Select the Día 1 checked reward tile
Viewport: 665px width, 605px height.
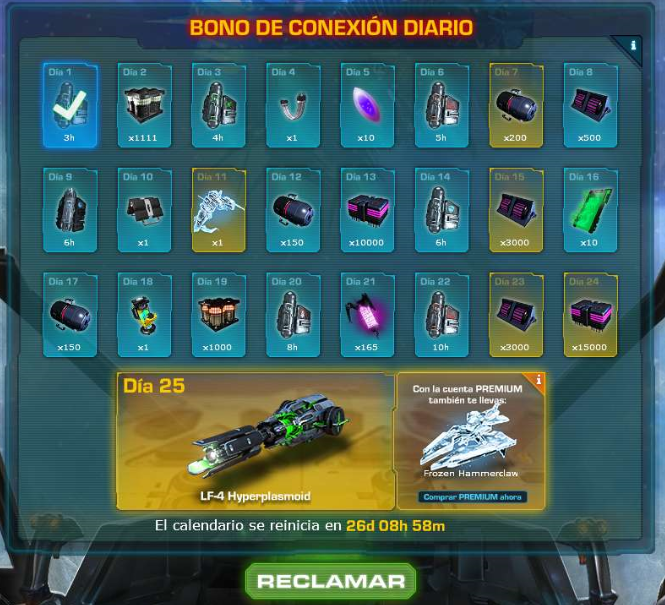click(70, 105)
